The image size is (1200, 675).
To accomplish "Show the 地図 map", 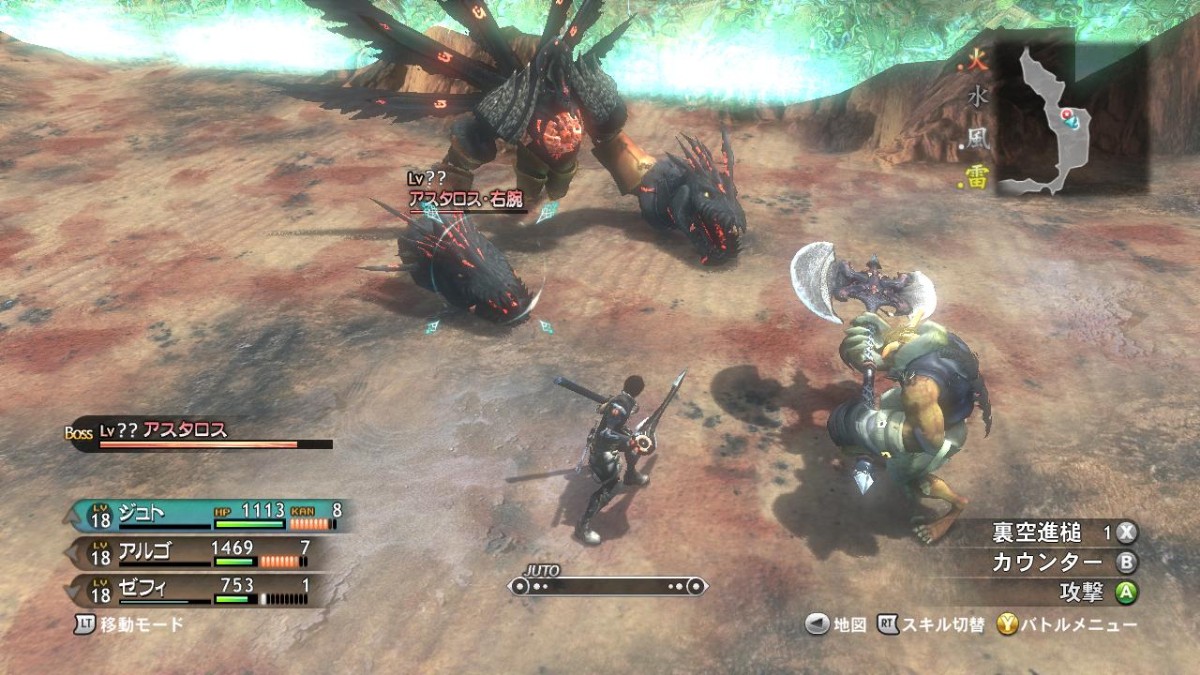I will tap(837, 625).
